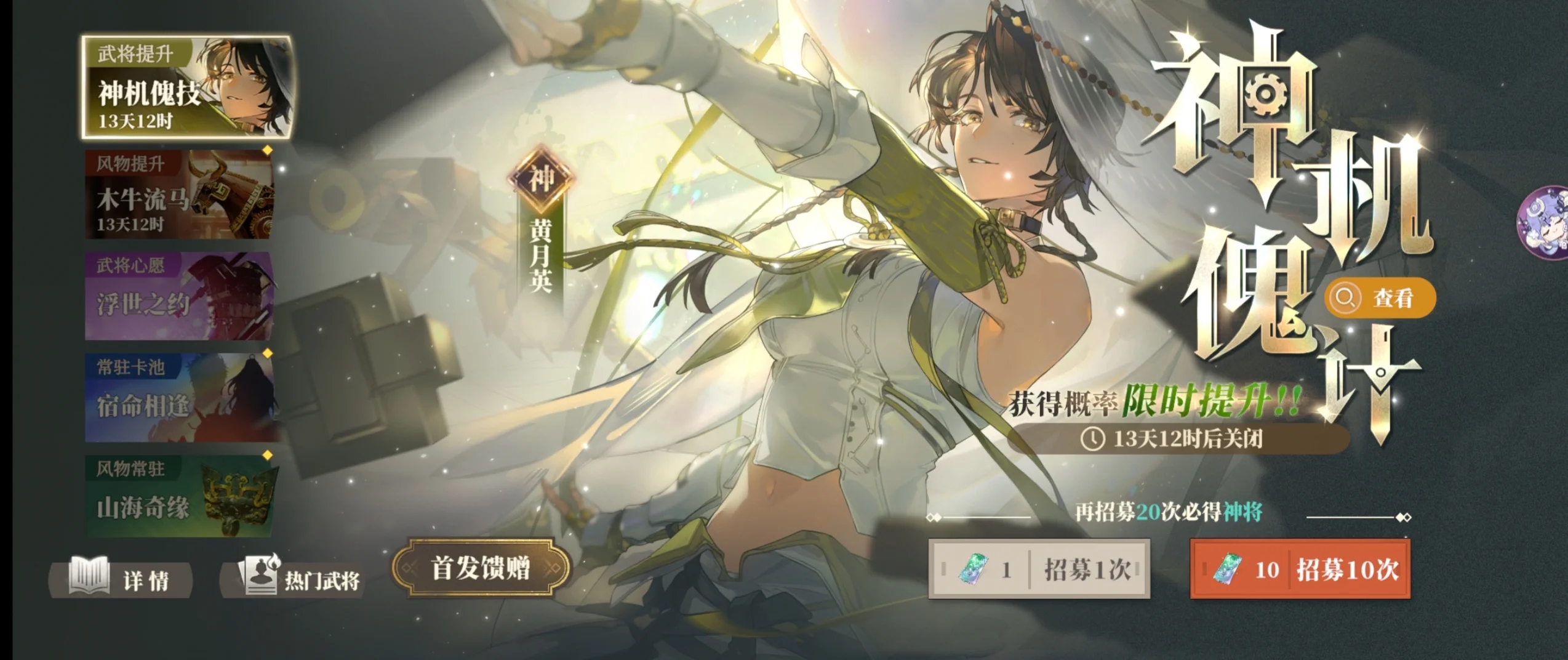This screenshot has width=1568, height=660.
Task: Recruit once with 招募1次
Action: coord(1039,569)
